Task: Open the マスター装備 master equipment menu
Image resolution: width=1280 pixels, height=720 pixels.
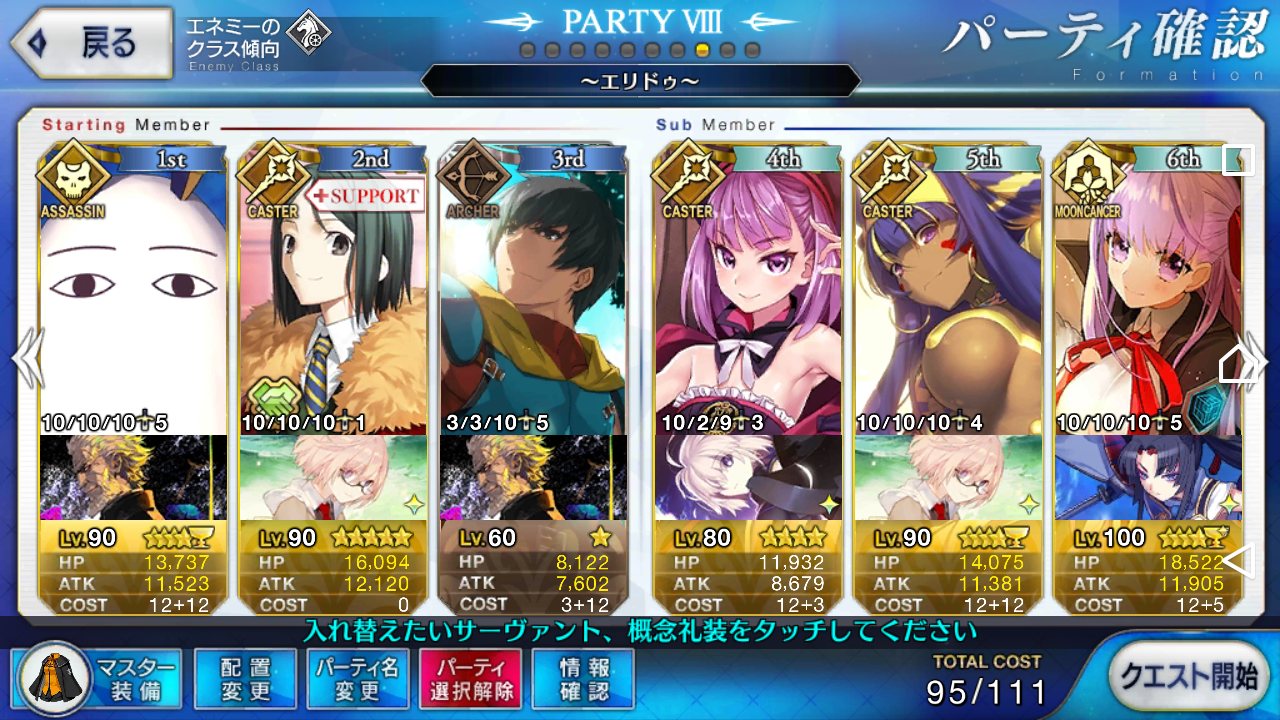Action: click(98, 679)
